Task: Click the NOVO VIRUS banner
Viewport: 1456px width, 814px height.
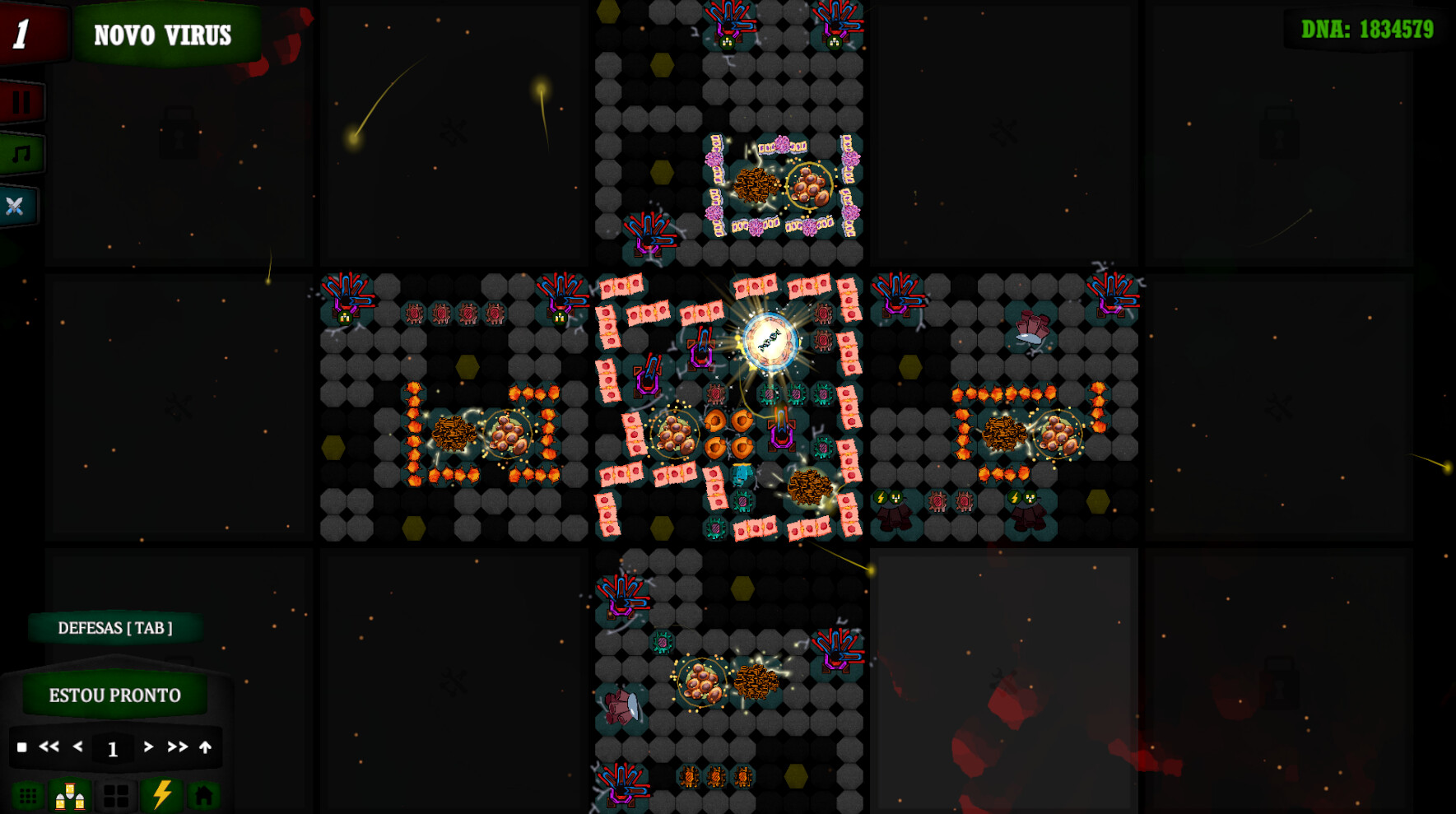Action: (x=162, y=35)
